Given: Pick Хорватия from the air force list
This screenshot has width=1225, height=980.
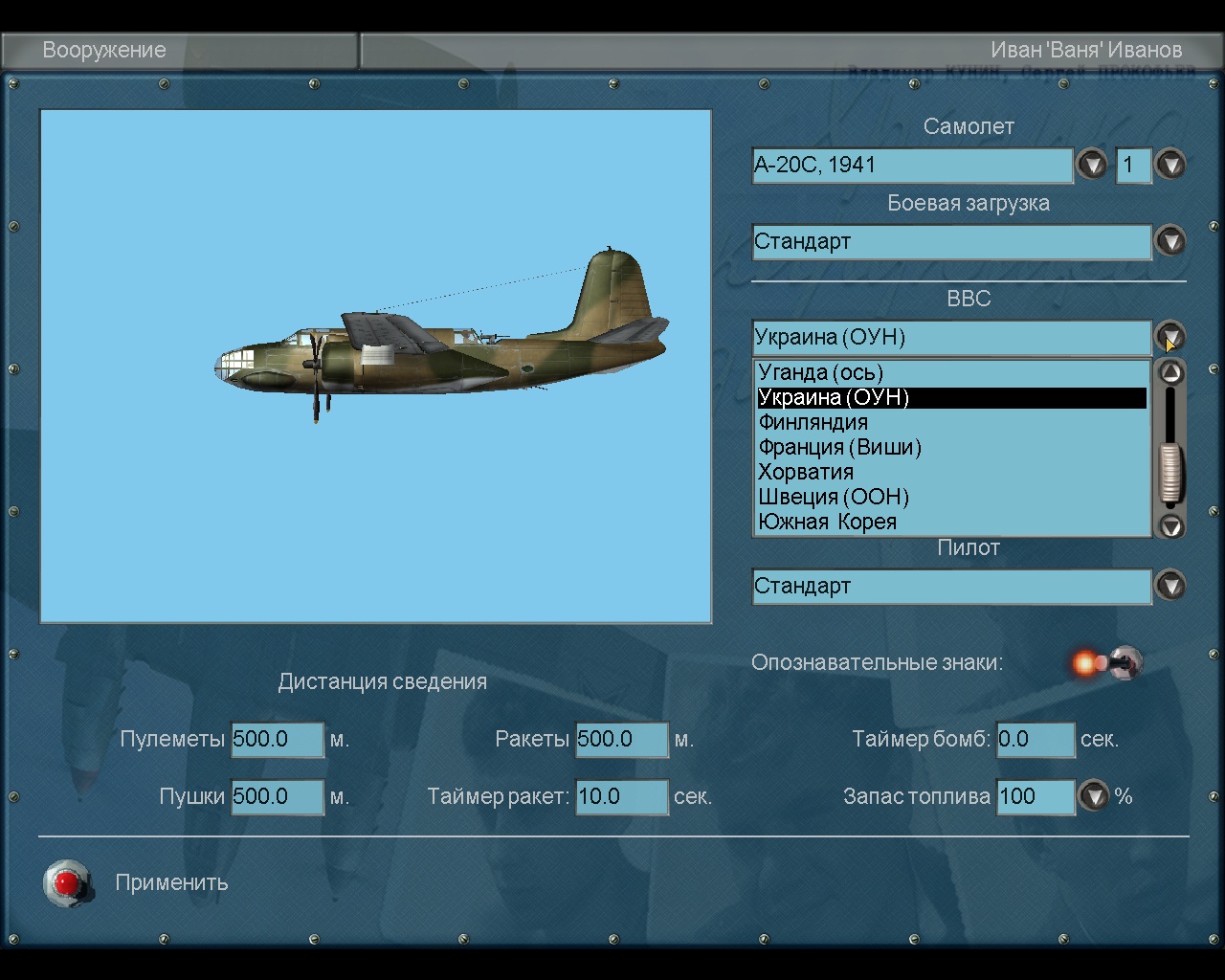Looking at the screenshot, I should [x=806, y=472].
